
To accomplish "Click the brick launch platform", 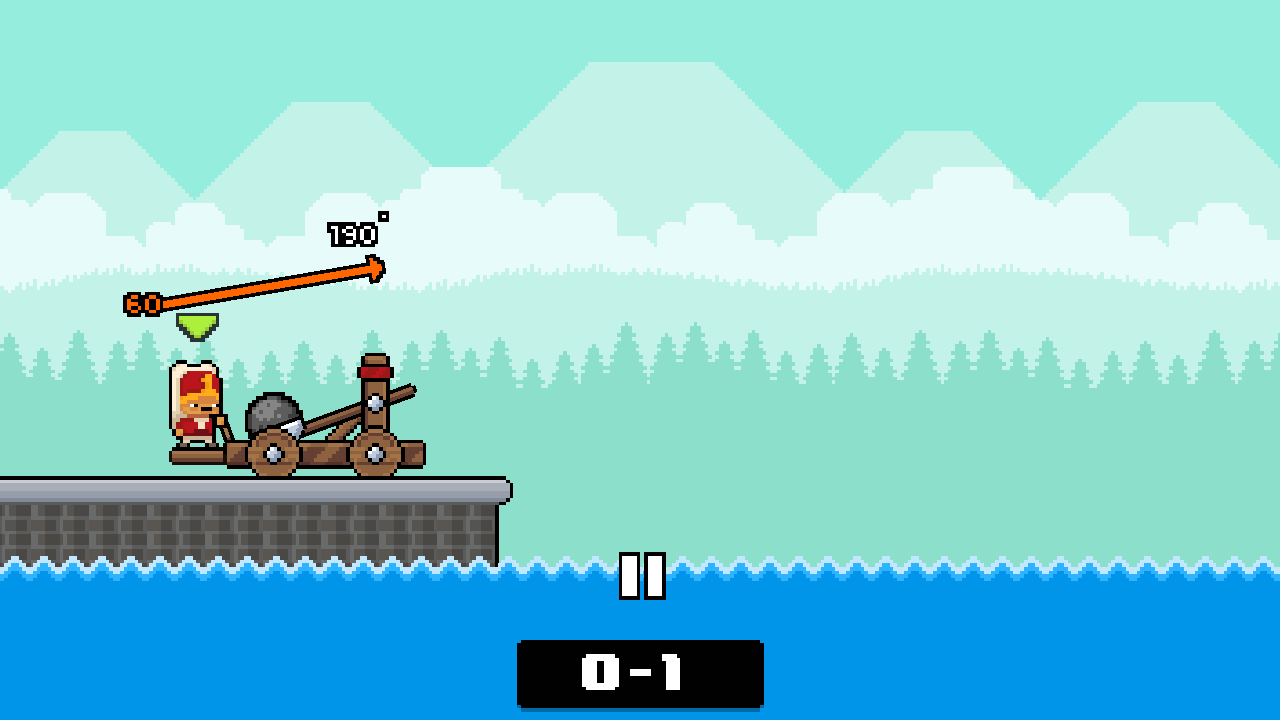I will click(250, 520).
